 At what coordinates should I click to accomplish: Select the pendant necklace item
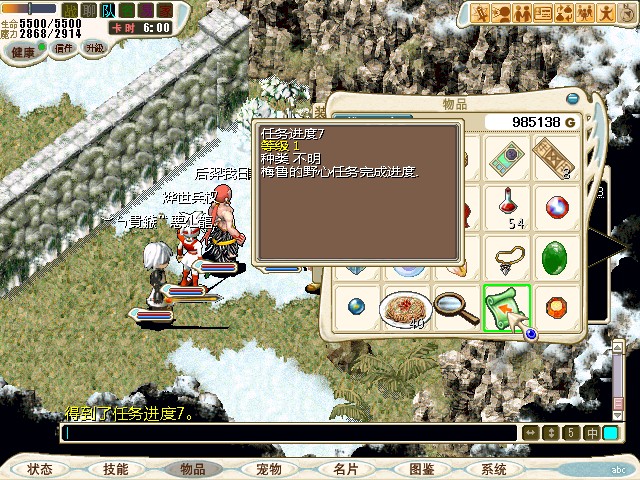click(507, 256)
